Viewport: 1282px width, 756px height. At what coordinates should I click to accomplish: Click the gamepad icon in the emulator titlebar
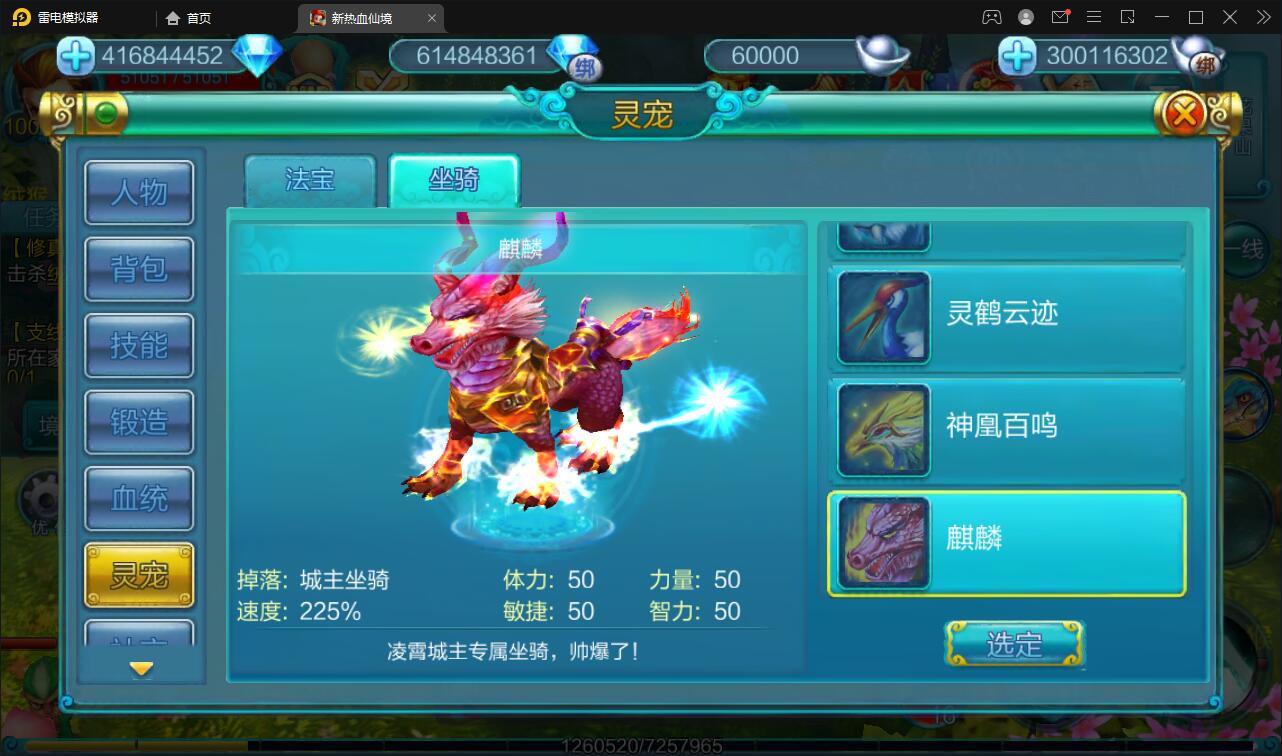(991, 17)
